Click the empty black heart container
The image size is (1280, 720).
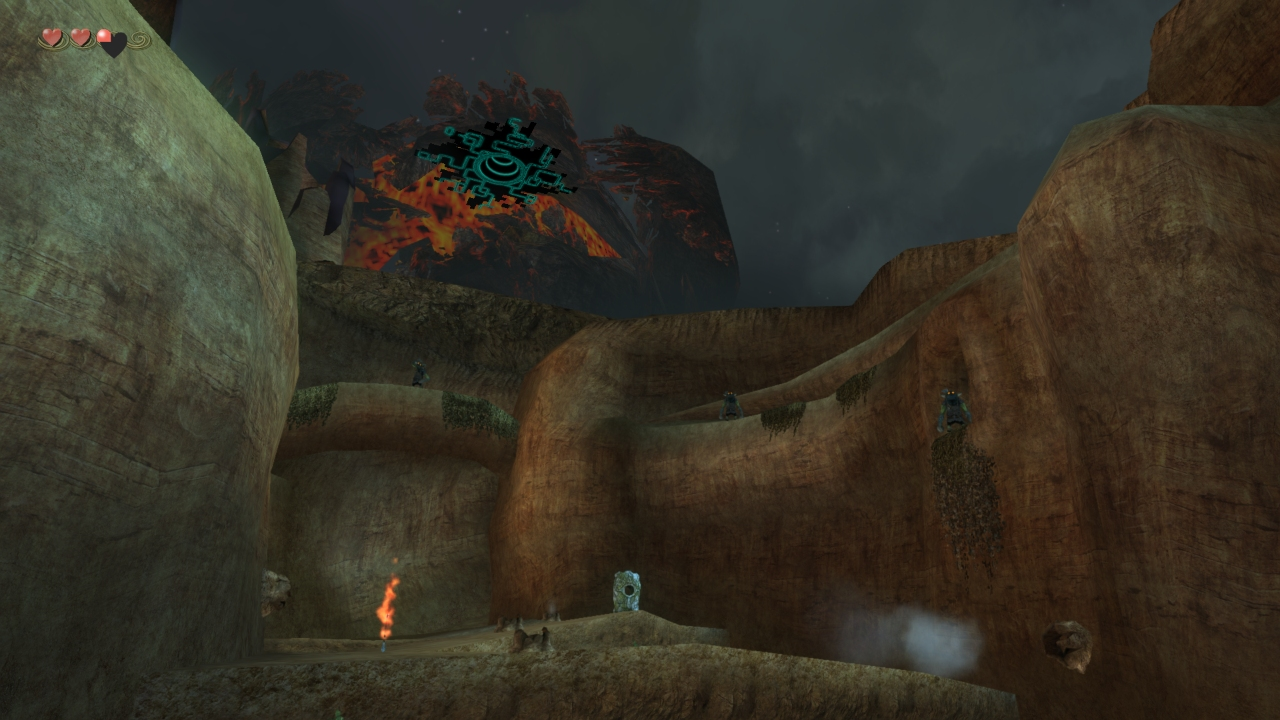pyautogui.click(x=117, y=44)
